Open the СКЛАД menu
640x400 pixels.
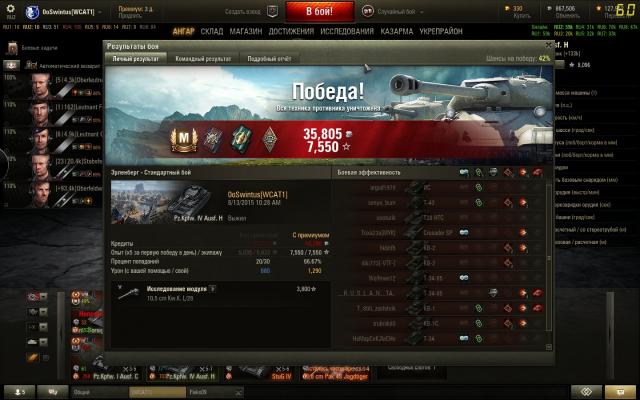pos(211,31)
